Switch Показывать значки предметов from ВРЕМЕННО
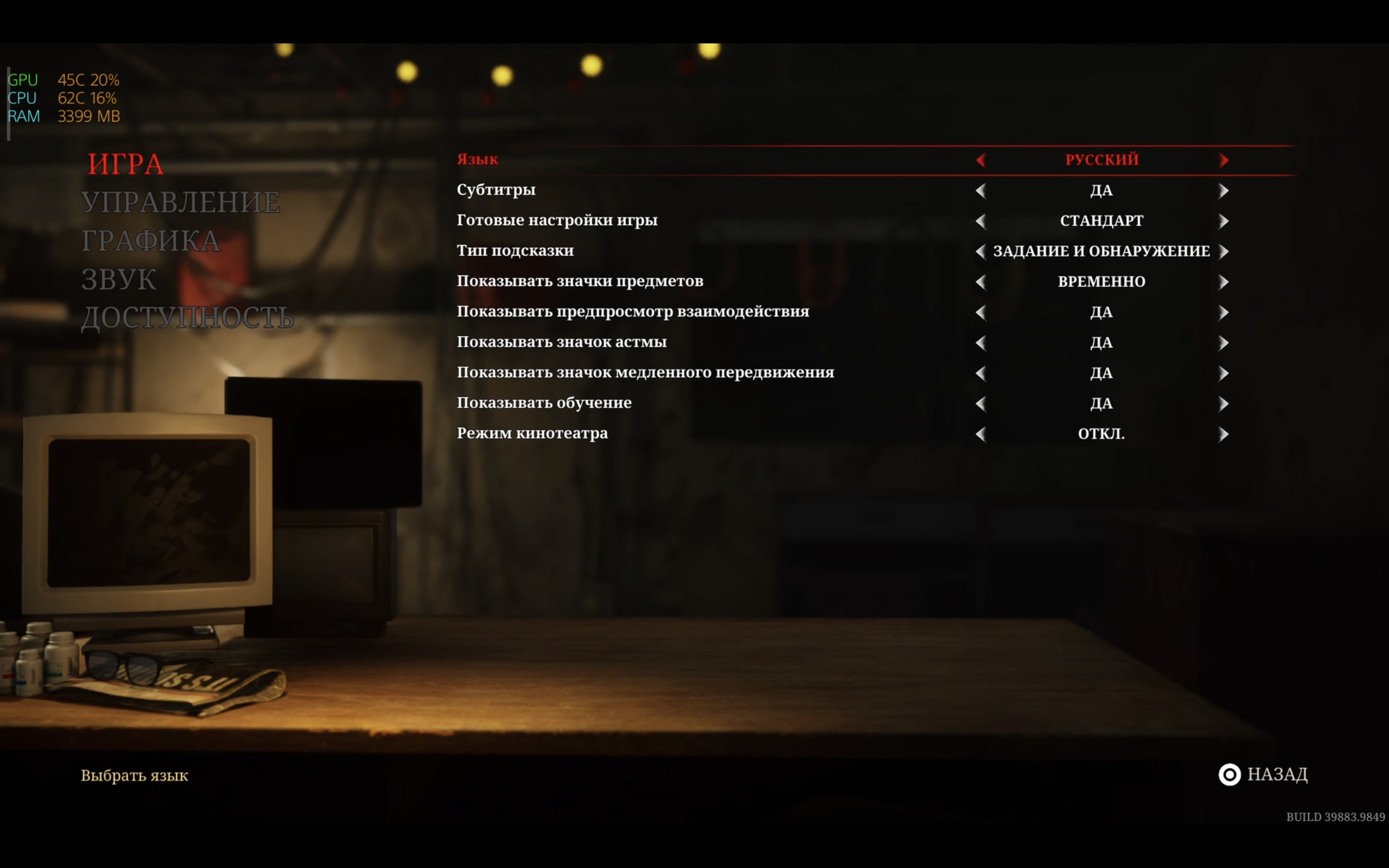 tap(1225, 281)
